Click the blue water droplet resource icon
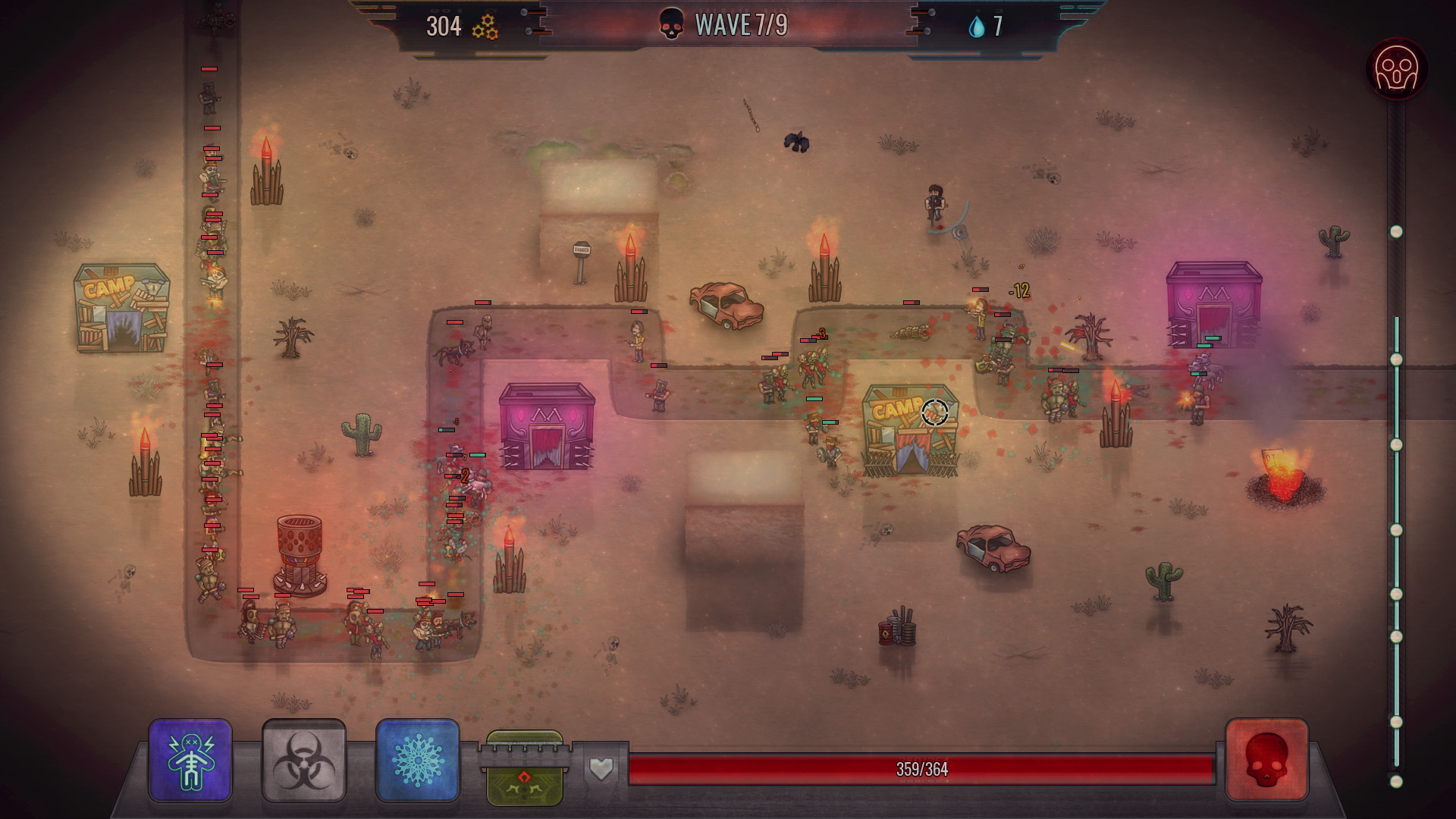The width and height of the screenshot is (1456, 819). (978, 24)
